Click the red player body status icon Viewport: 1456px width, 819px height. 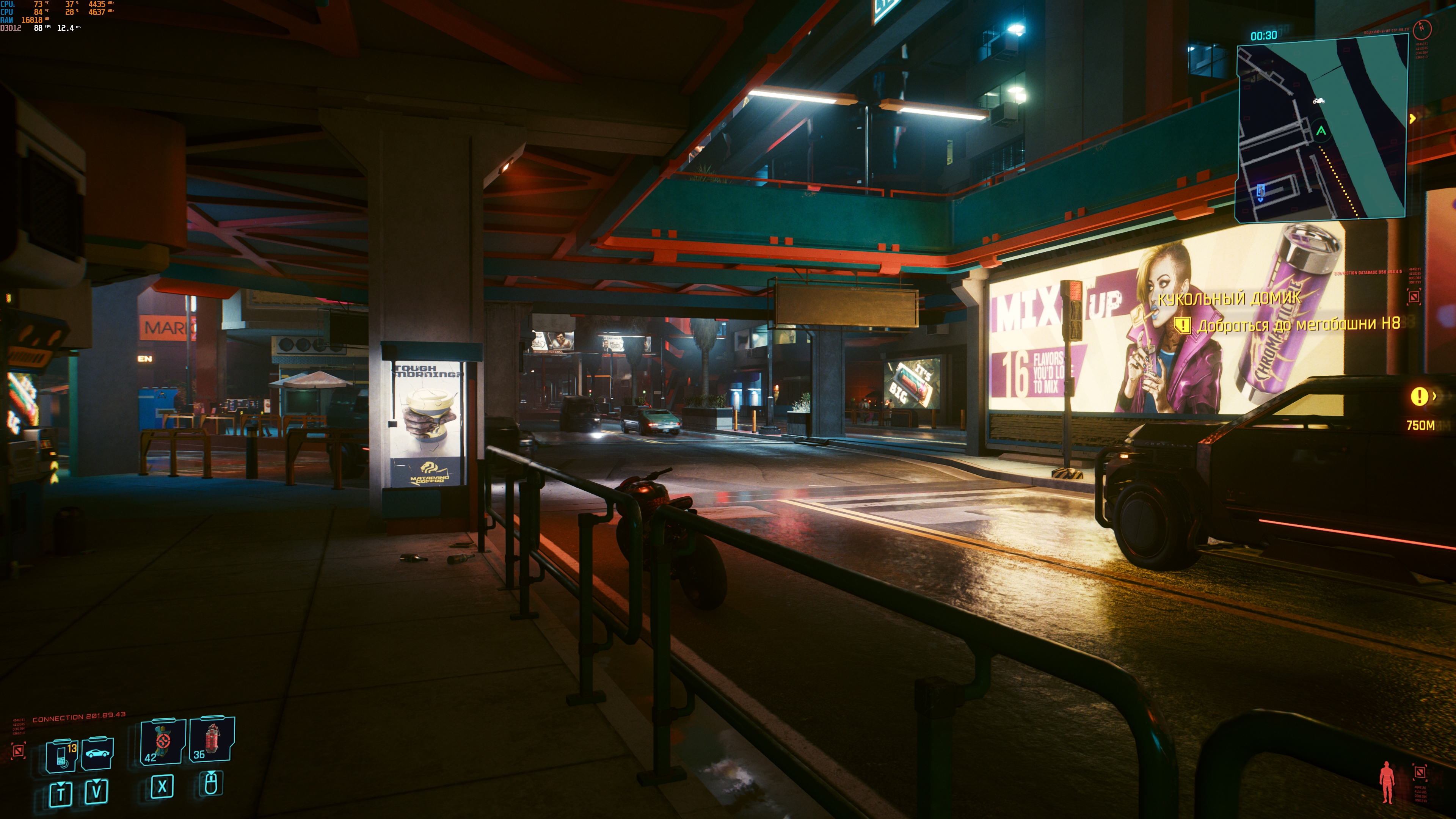pos(1387,782)
